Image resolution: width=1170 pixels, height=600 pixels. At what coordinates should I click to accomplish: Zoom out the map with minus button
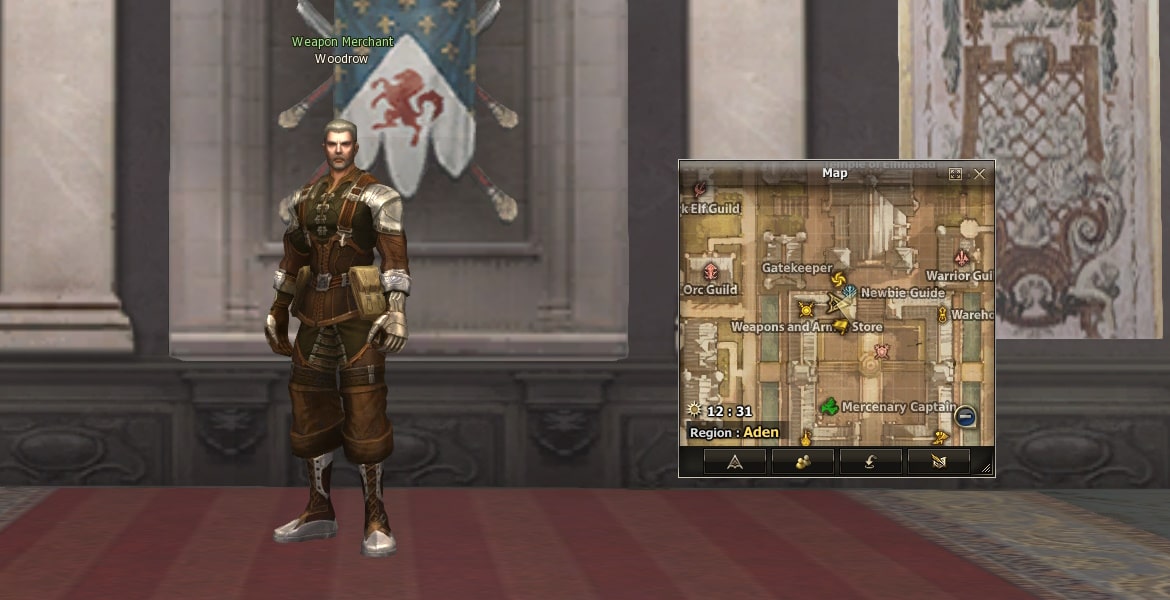(x=965, y=416)
